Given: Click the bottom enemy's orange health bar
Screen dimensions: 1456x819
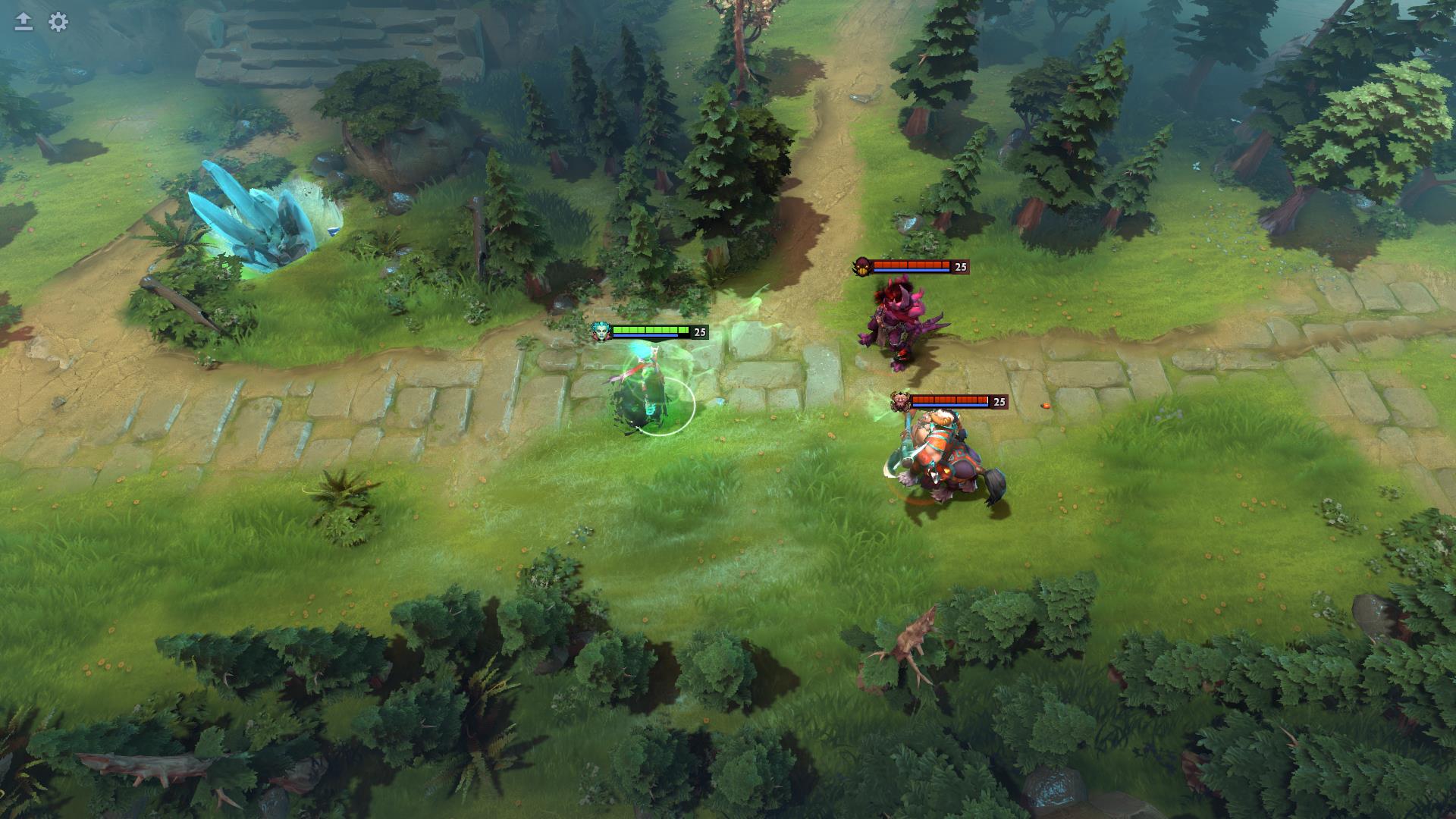Looking at the screenshot, I should [x=951, y=401].
